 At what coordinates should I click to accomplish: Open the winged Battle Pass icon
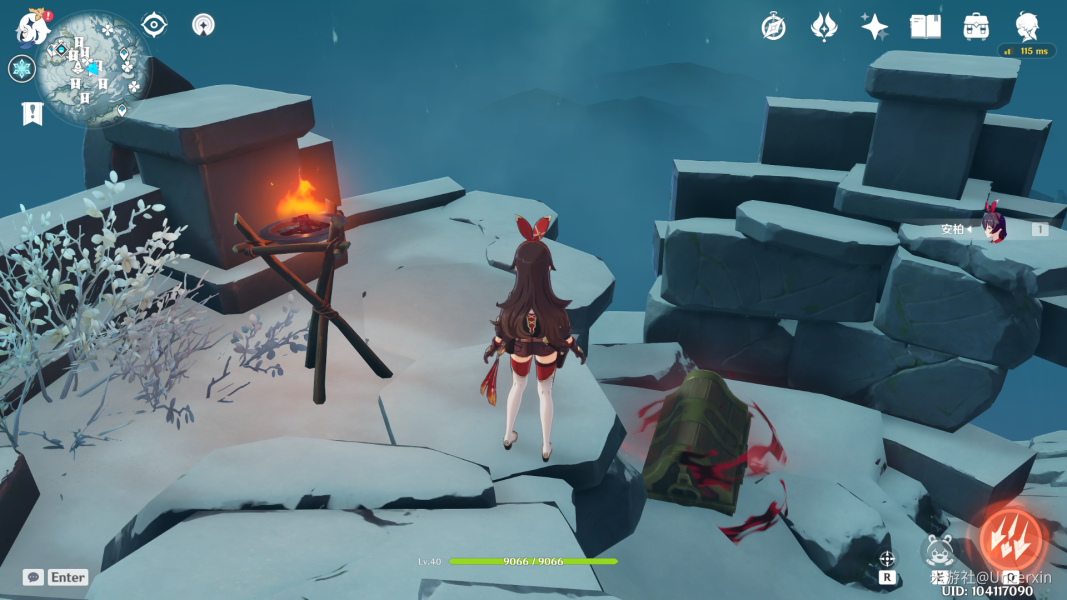point(824,27)
